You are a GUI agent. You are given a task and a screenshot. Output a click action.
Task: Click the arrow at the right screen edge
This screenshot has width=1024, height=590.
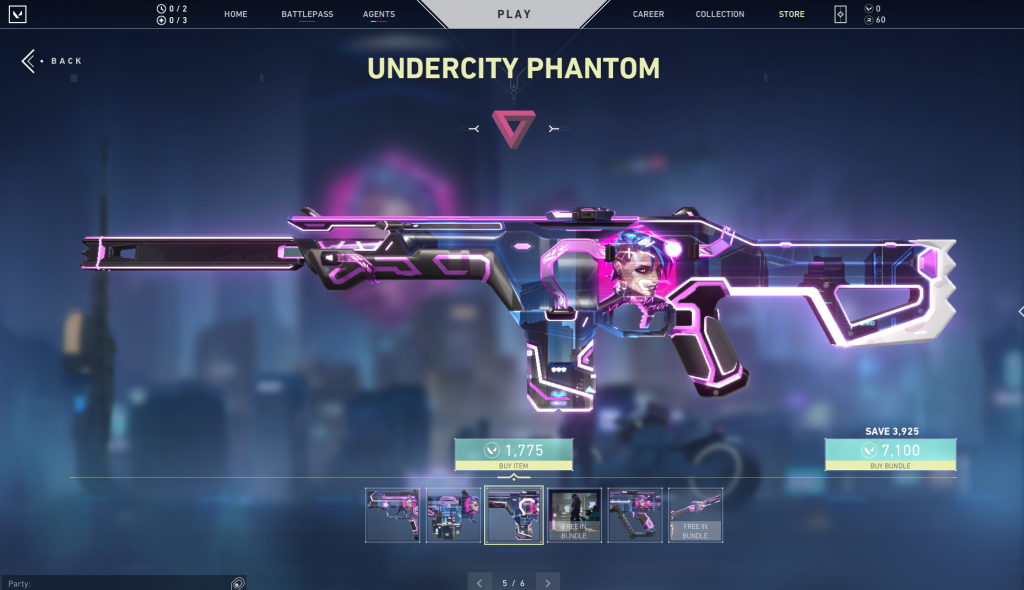[1019, 312]
